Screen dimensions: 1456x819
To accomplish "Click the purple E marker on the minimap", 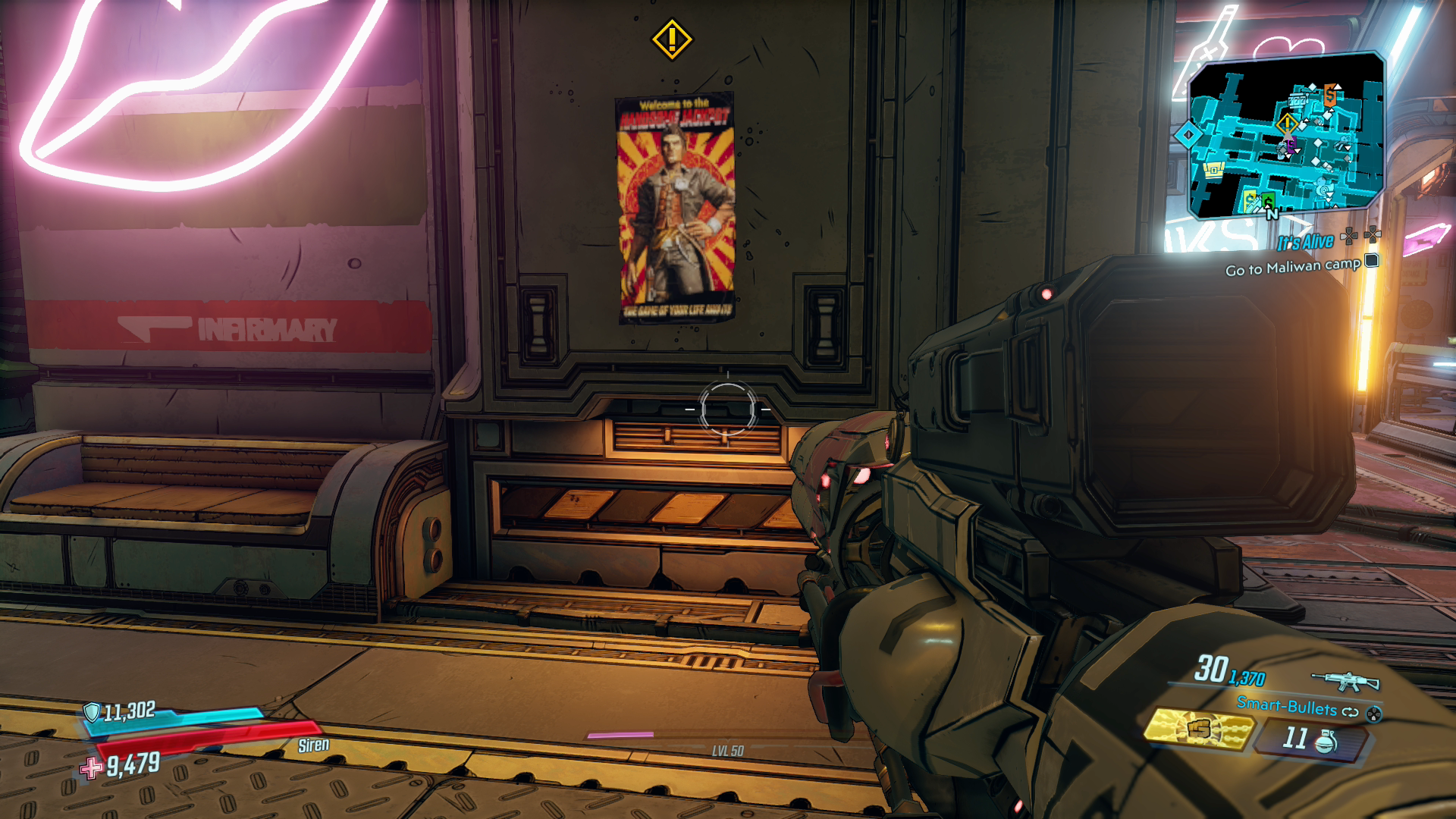I will point(1291,145).
